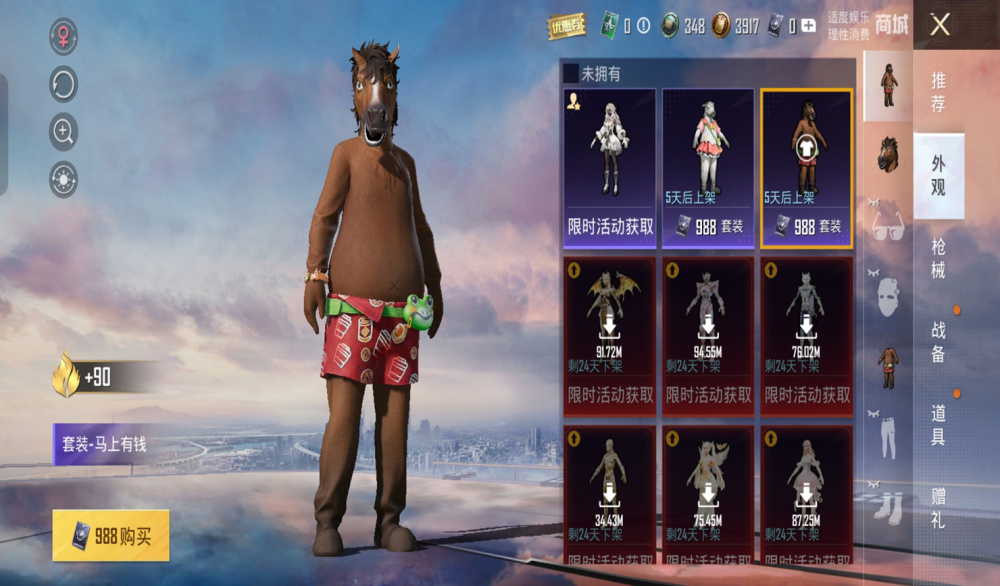
Task: Switch to the 推荐 tab
Action: (938, 92)
